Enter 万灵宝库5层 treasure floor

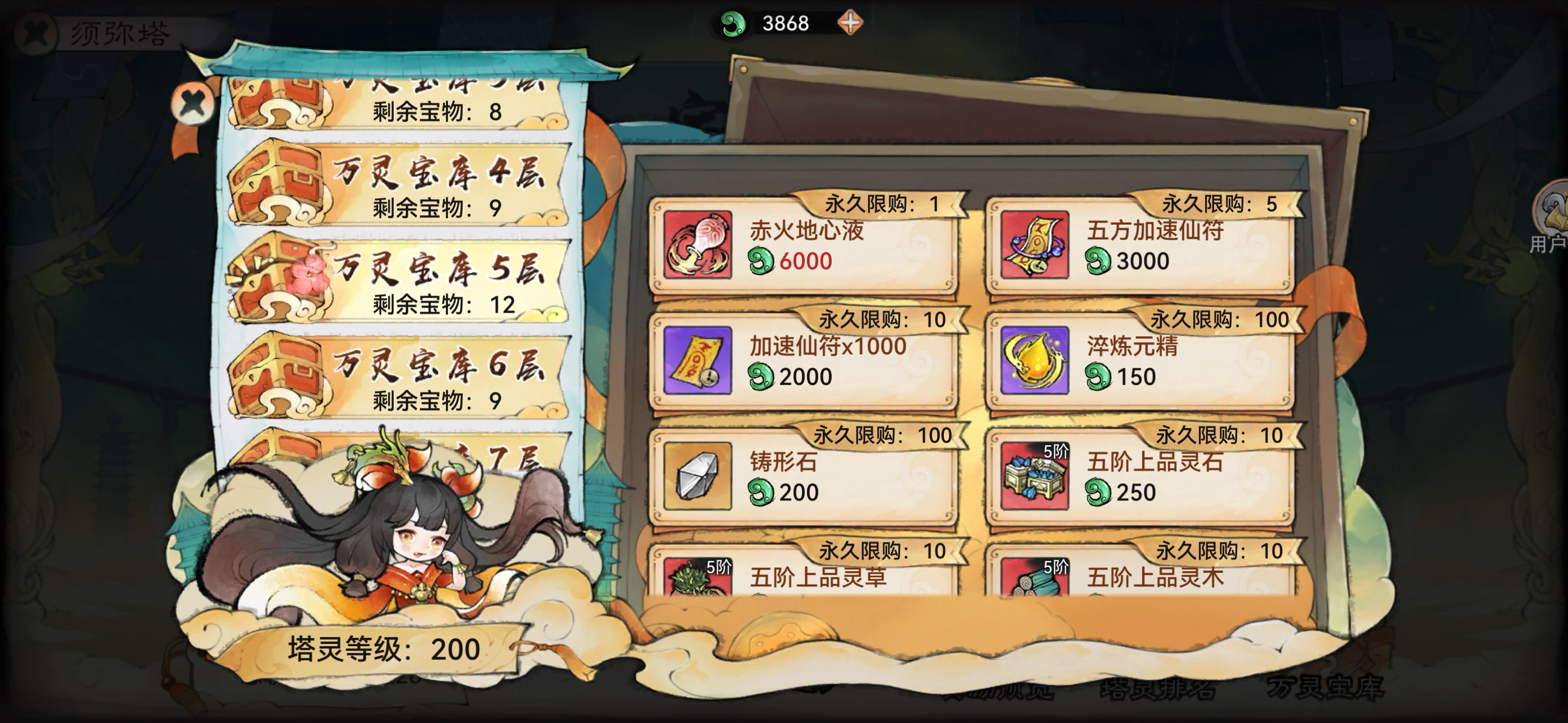(x=396, y=280)
